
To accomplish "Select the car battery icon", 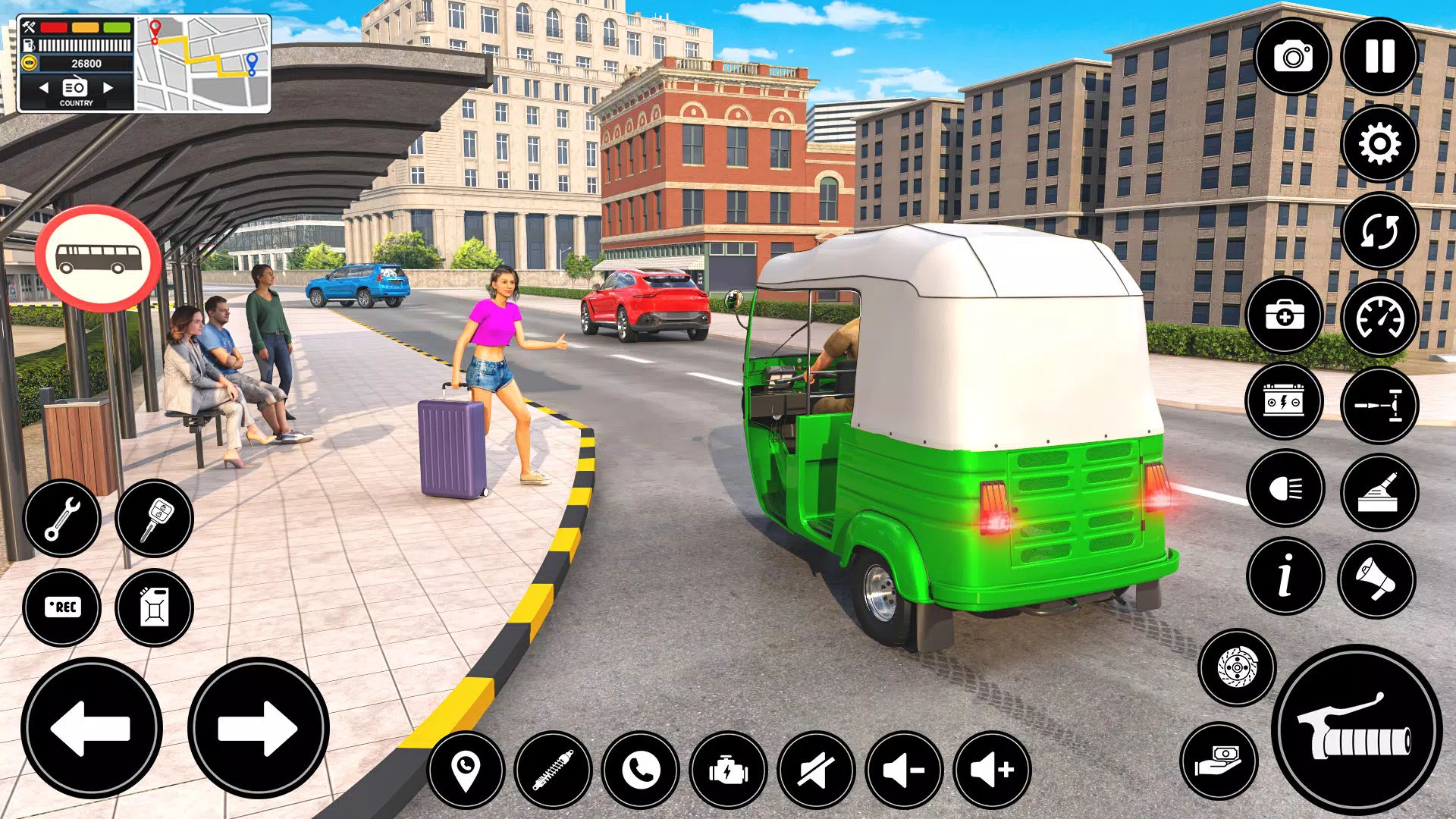I will point(1284,401).
